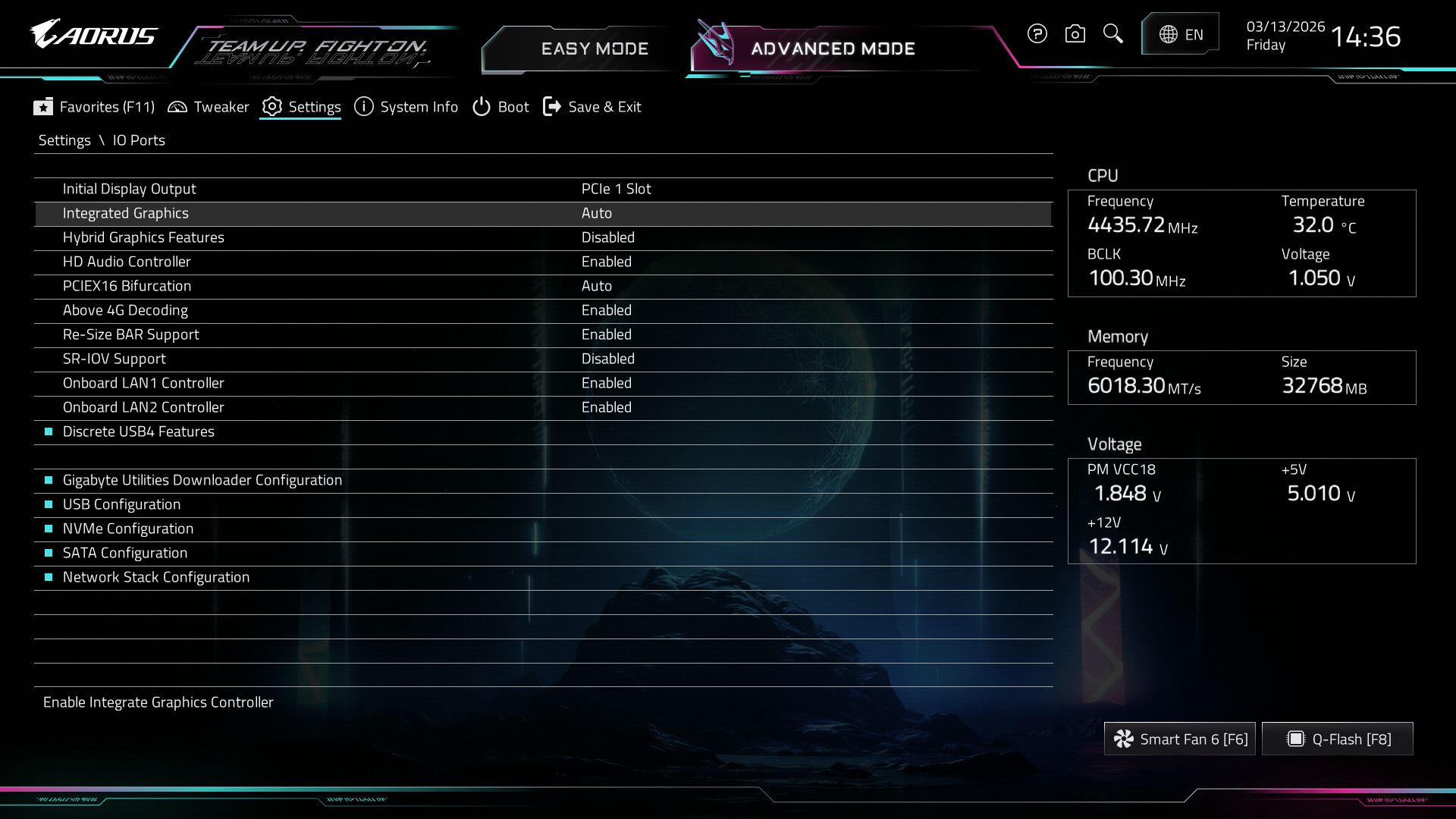This screenshot has height=819, width=1456.
Task: Go to the Tweaker tab
Action: (208, 107)
